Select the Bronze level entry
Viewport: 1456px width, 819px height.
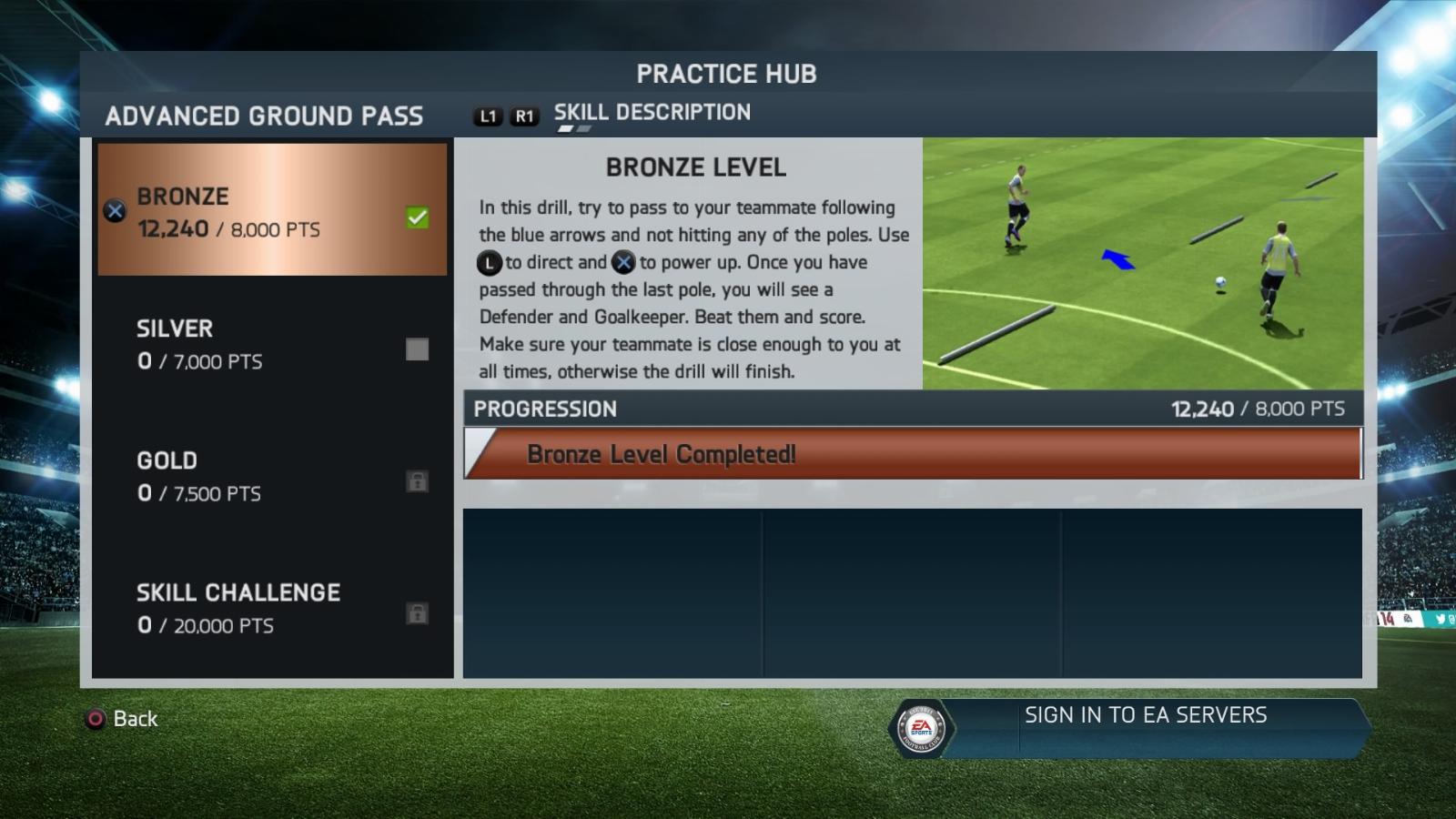[272, 210]
